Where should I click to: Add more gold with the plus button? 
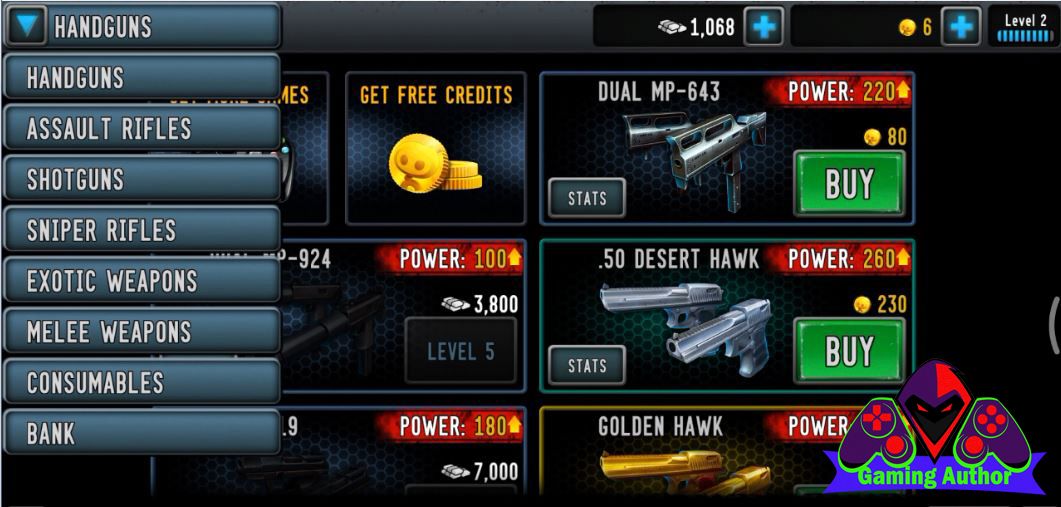tap(962, 27)
